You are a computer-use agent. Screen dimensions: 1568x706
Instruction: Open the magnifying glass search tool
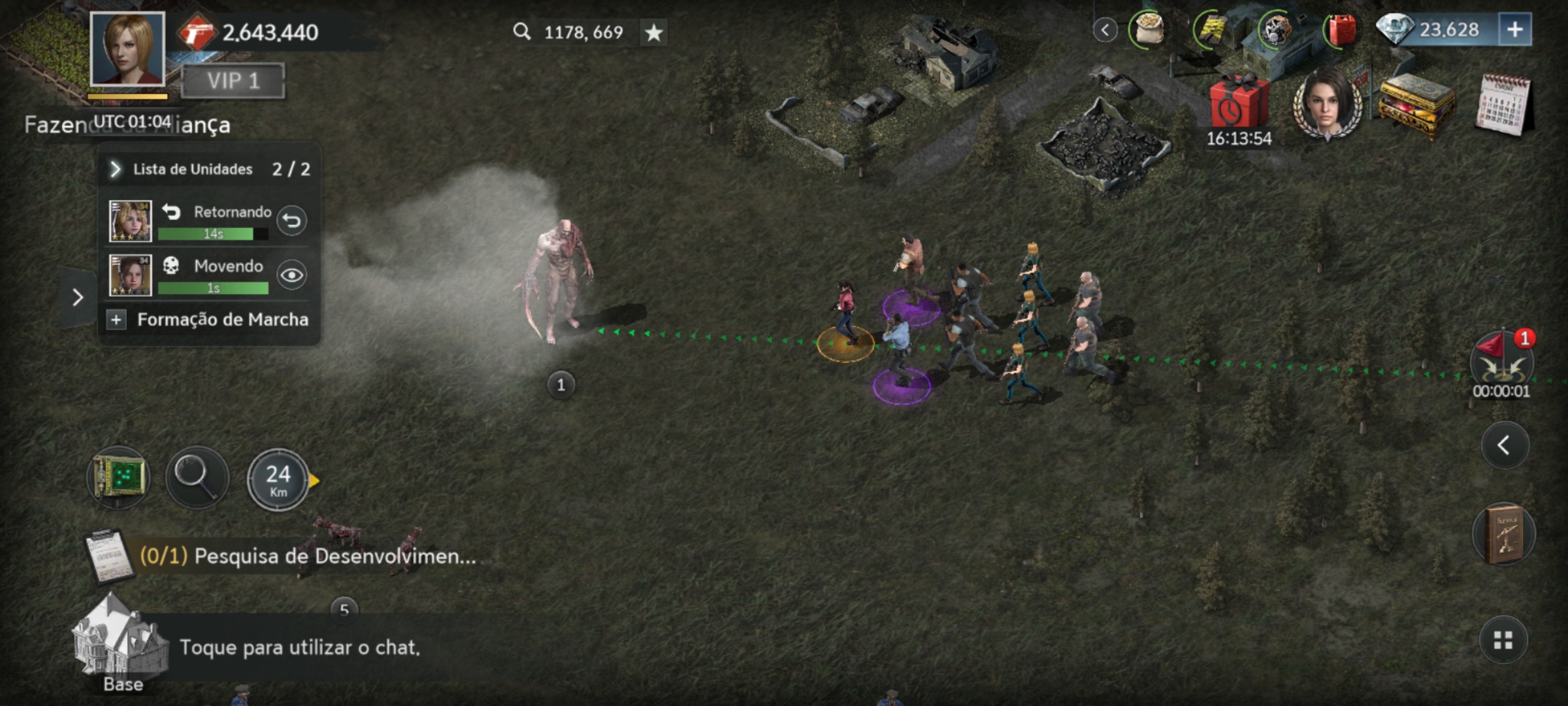[x=197, y=479]
